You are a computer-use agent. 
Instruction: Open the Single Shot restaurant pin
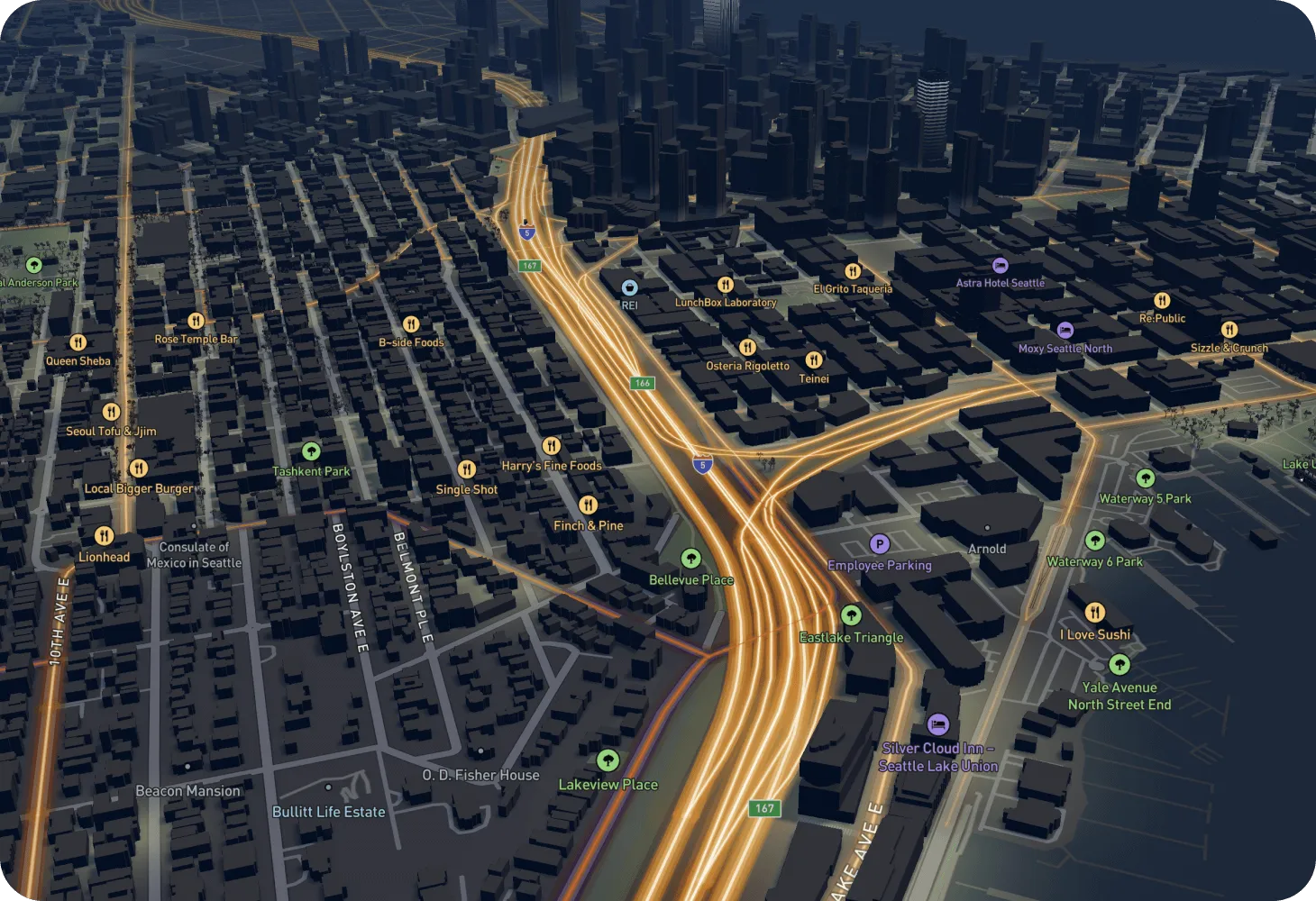click(466, 469)
